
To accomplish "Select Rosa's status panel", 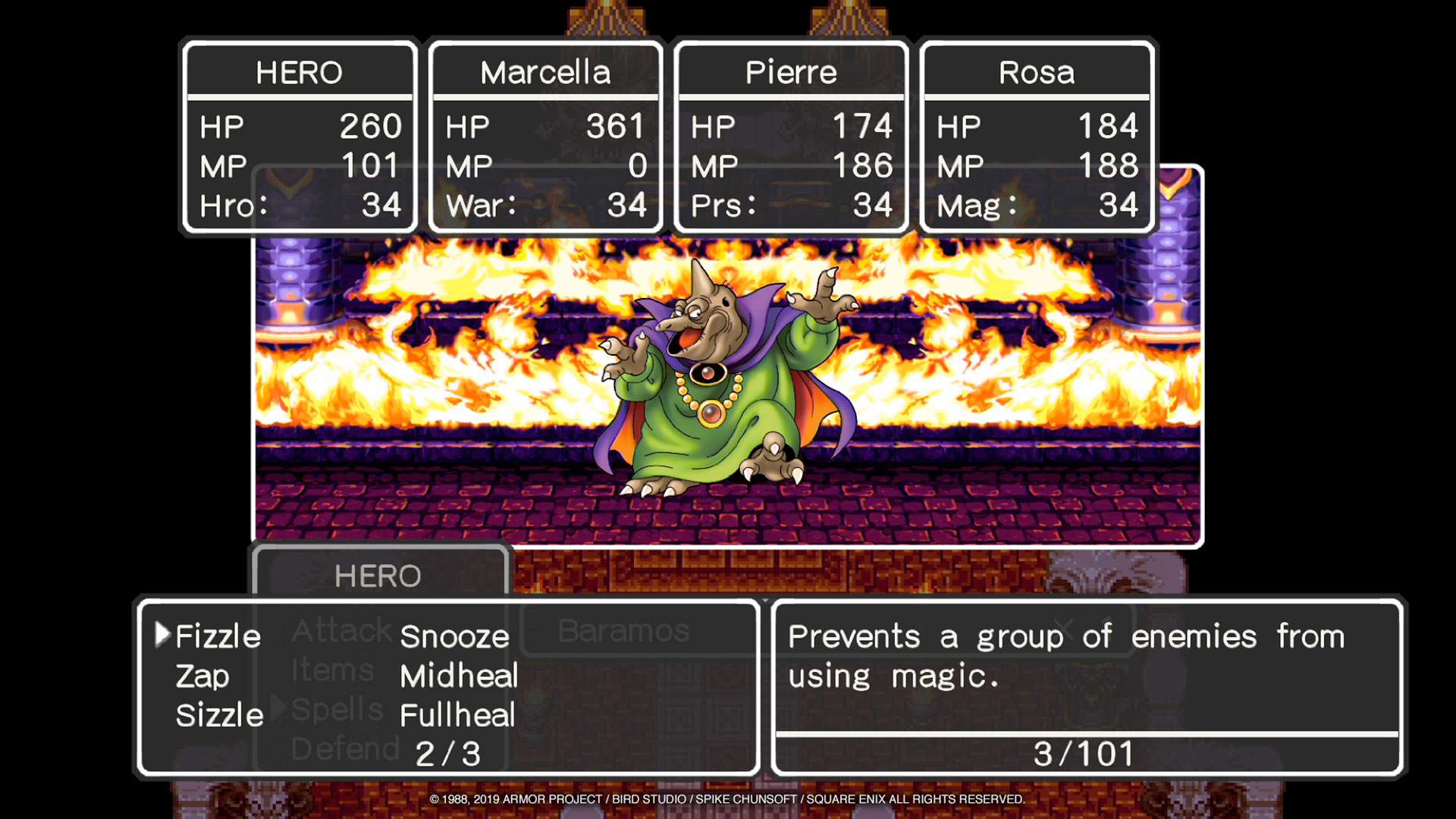I will click(1037, 137).
